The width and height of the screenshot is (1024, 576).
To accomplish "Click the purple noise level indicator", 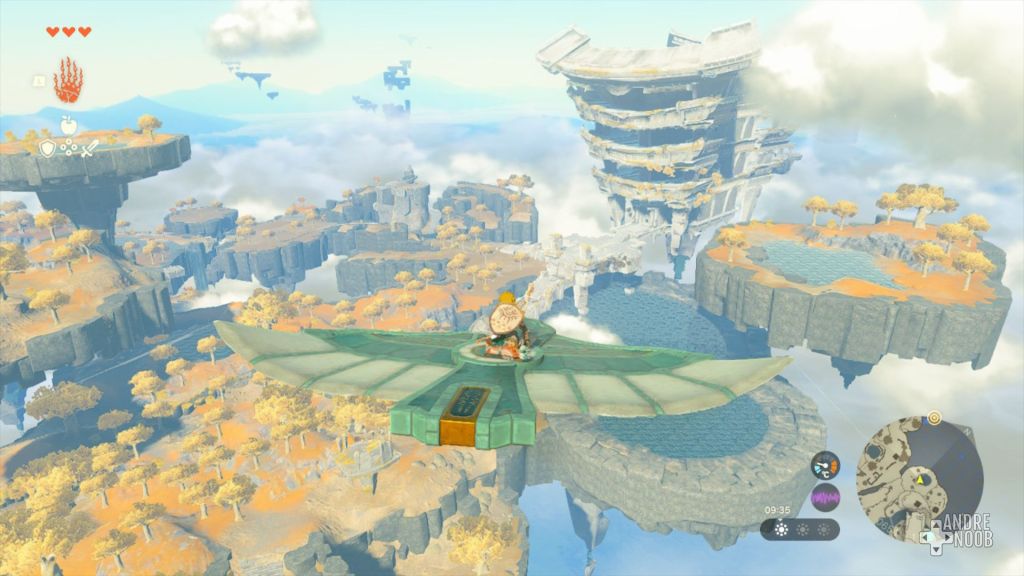I will tap(825, 497).
